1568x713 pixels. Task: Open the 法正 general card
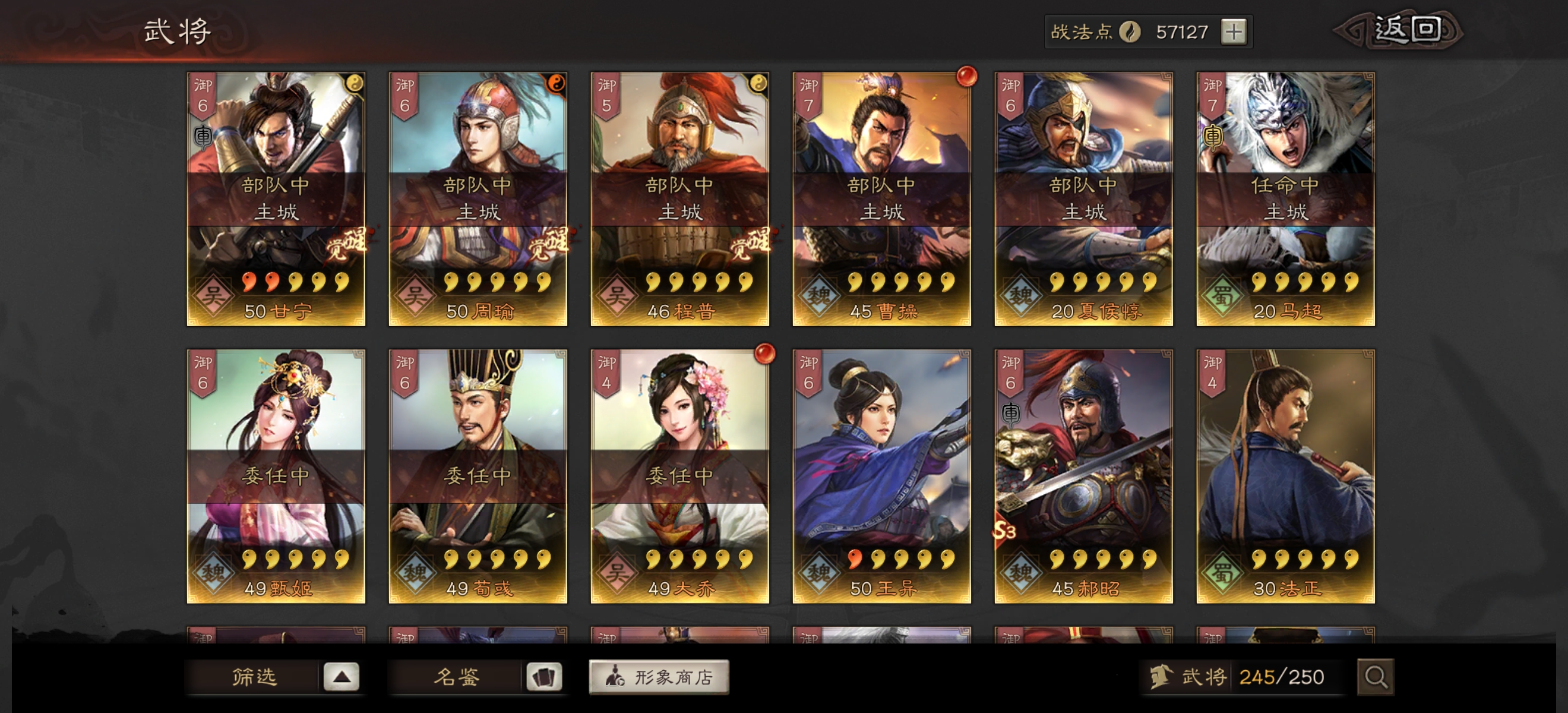(x=1285, y=476)
